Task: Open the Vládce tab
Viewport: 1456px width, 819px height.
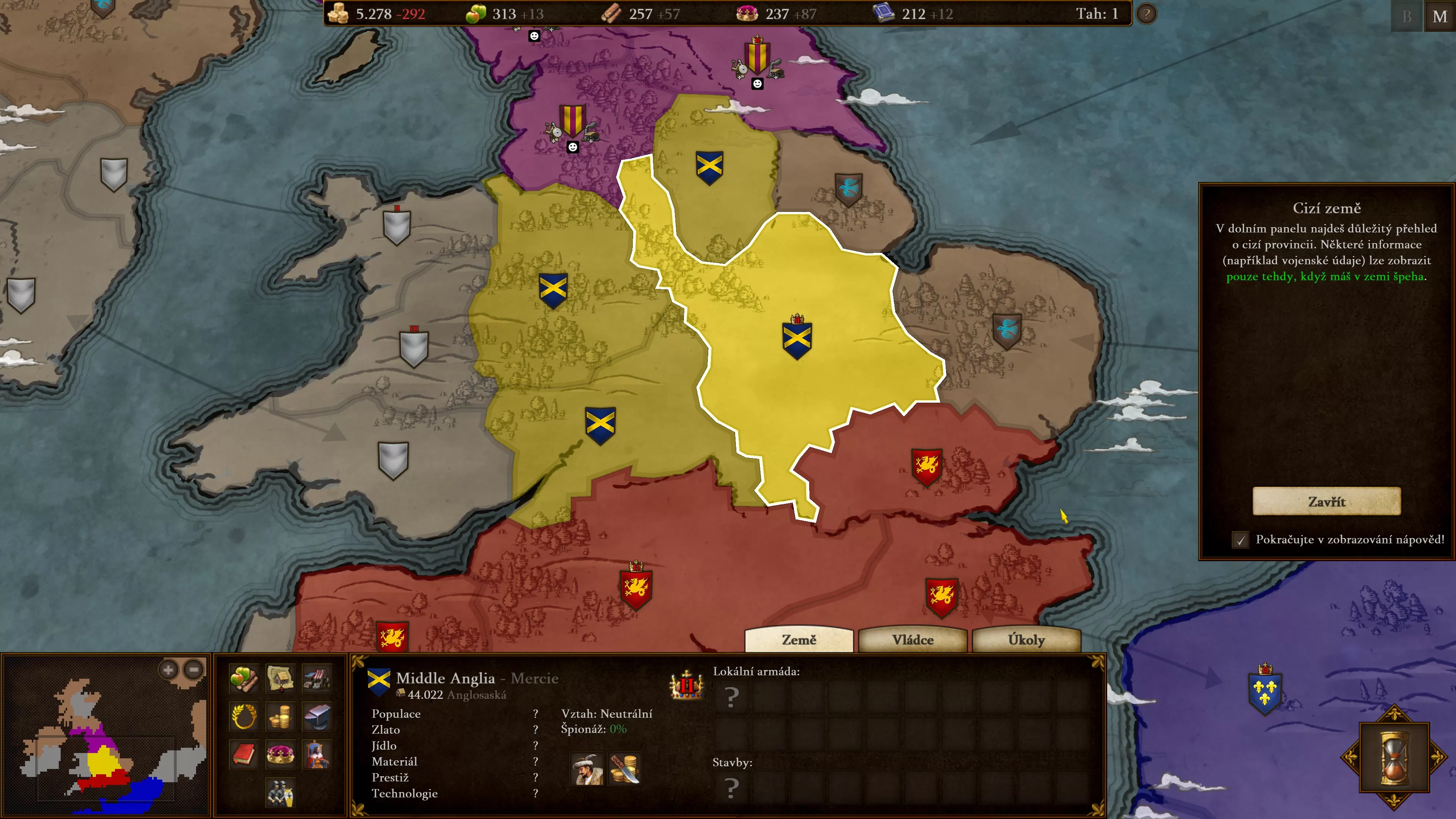Action: pos(912,640)
